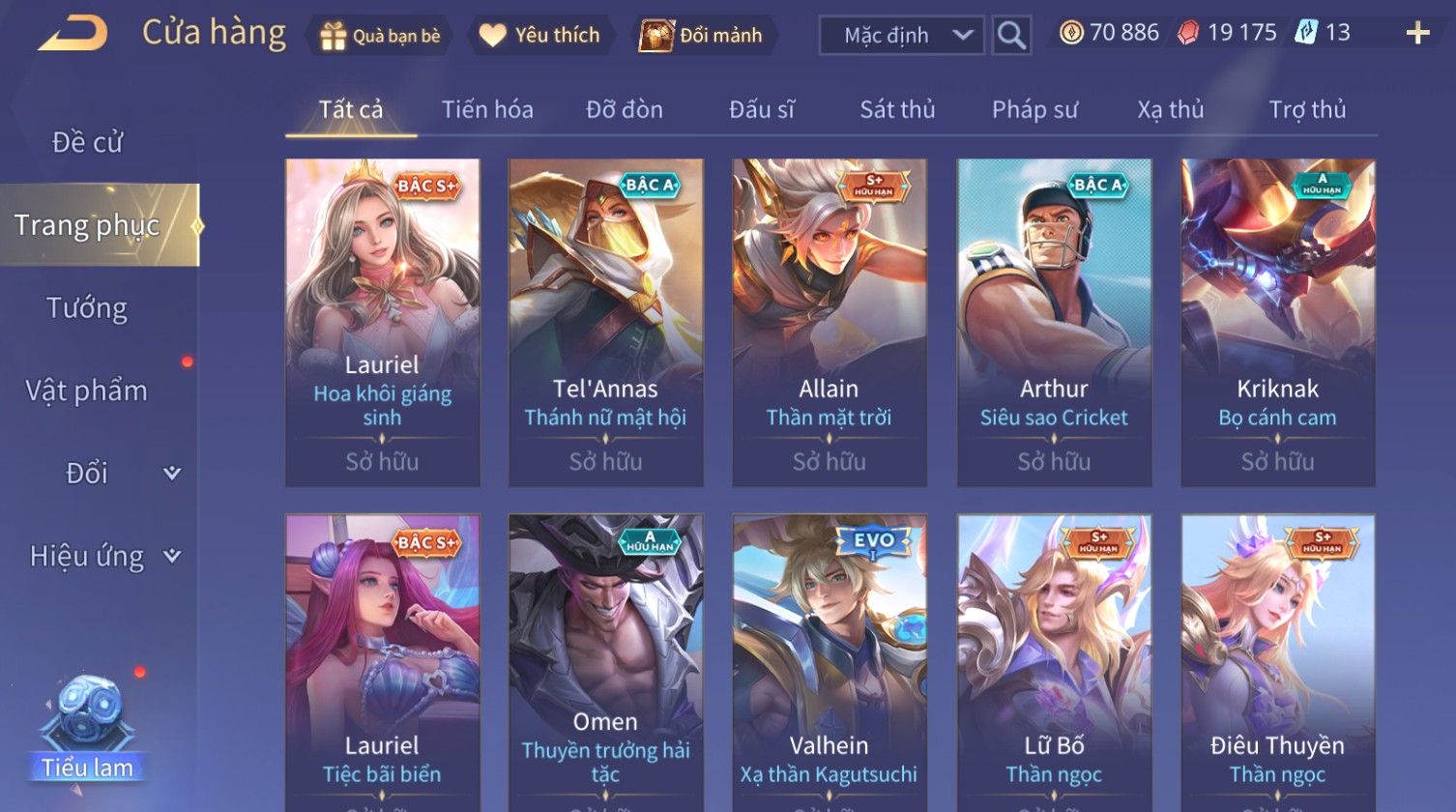
Task: Add currency with the plus button
Action: (x=1417, y=34)
